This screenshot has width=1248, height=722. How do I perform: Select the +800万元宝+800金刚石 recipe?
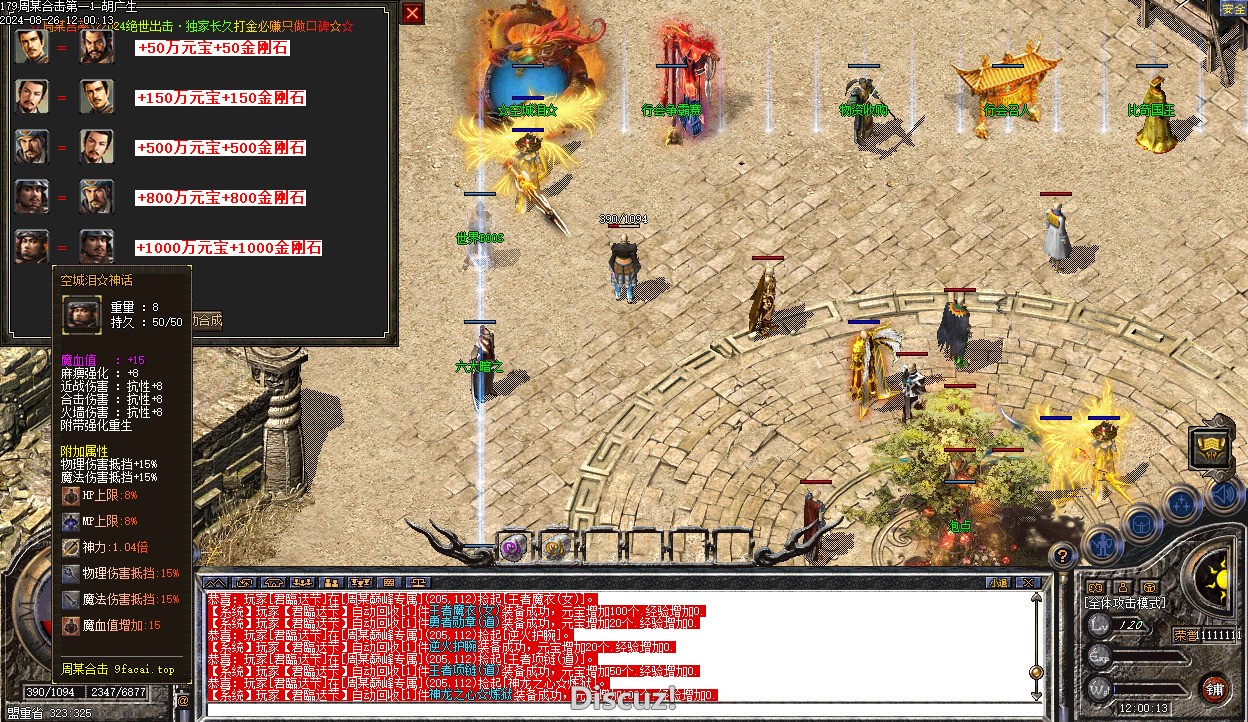[221, 198]
